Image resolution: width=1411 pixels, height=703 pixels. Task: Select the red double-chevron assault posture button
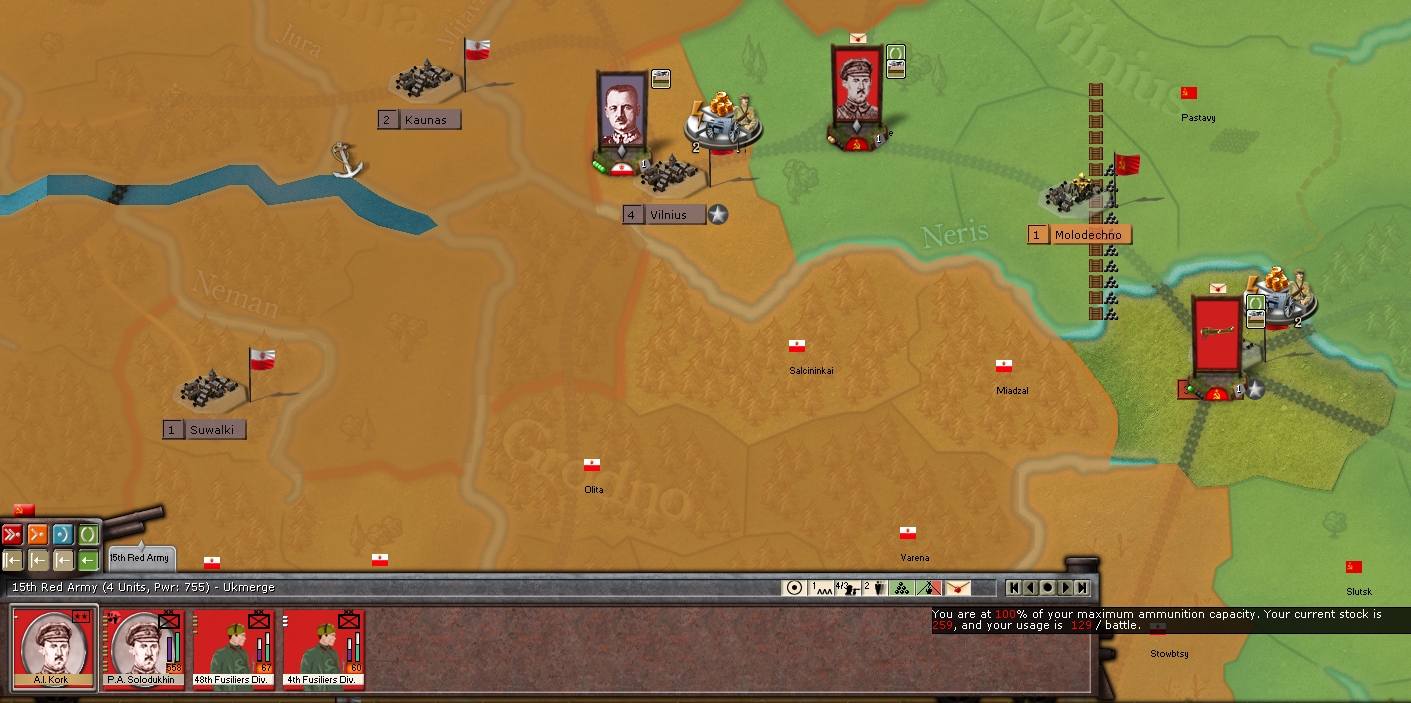[x=12, y=535]
